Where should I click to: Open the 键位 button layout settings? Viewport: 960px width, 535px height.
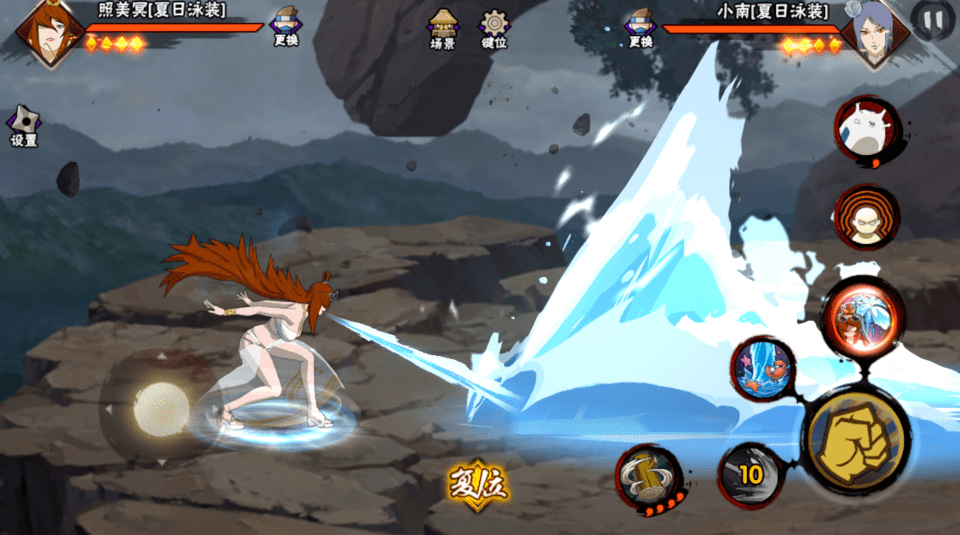pos(494,29)
